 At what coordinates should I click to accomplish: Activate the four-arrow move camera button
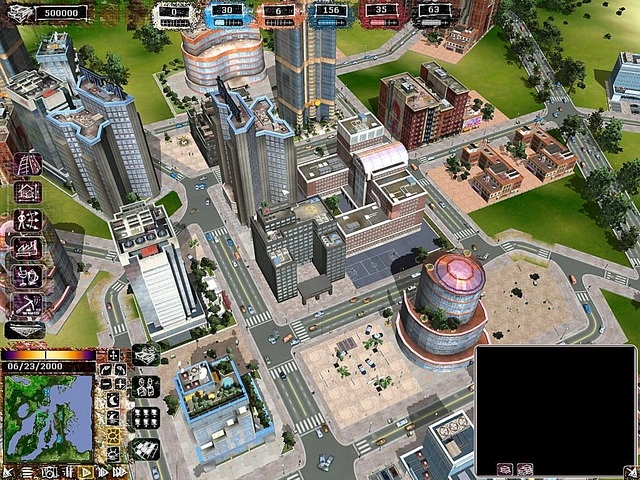click(113, 354)
